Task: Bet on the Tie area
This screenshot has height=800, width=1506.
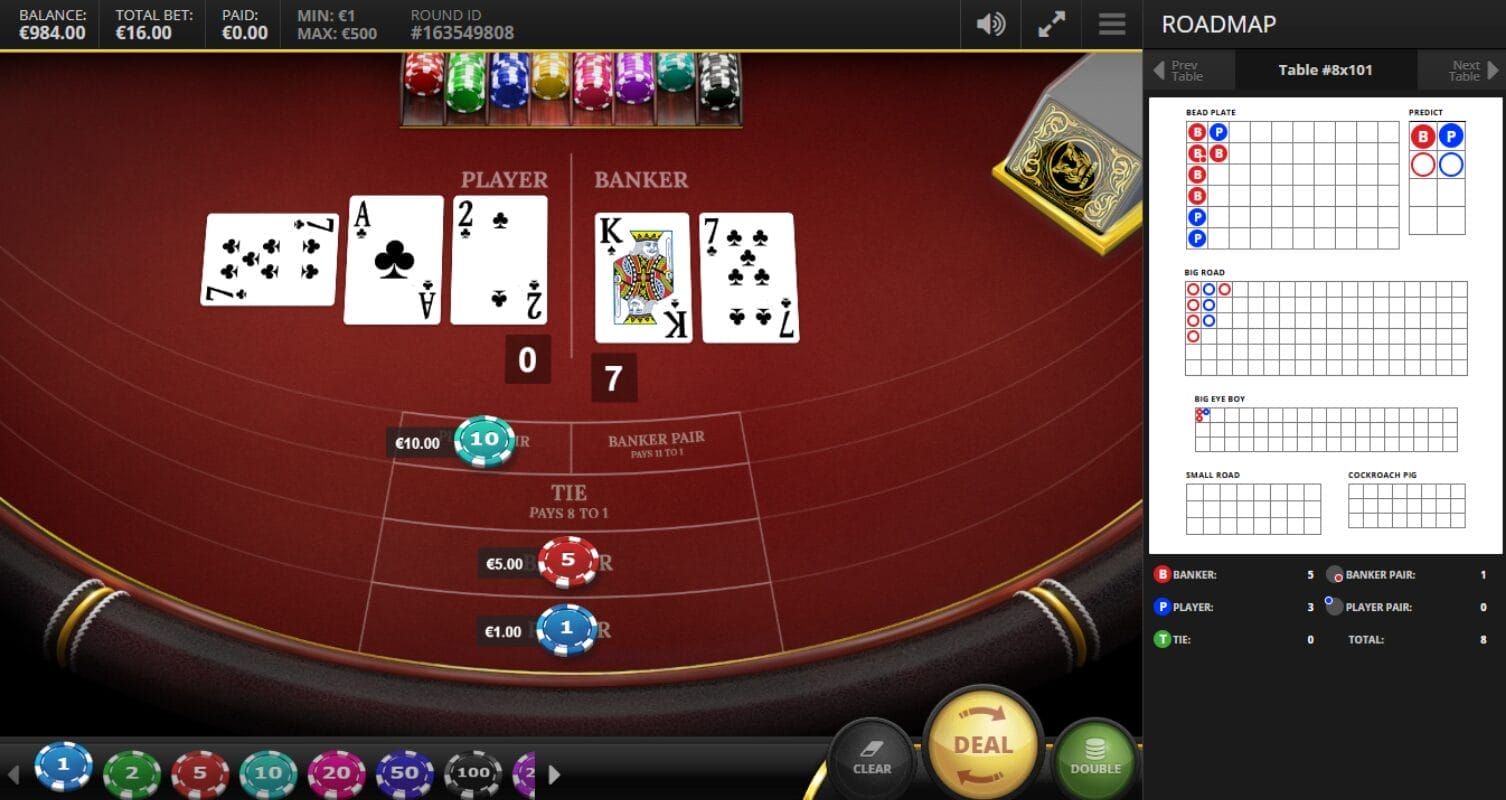Action: tap(568, 500)
